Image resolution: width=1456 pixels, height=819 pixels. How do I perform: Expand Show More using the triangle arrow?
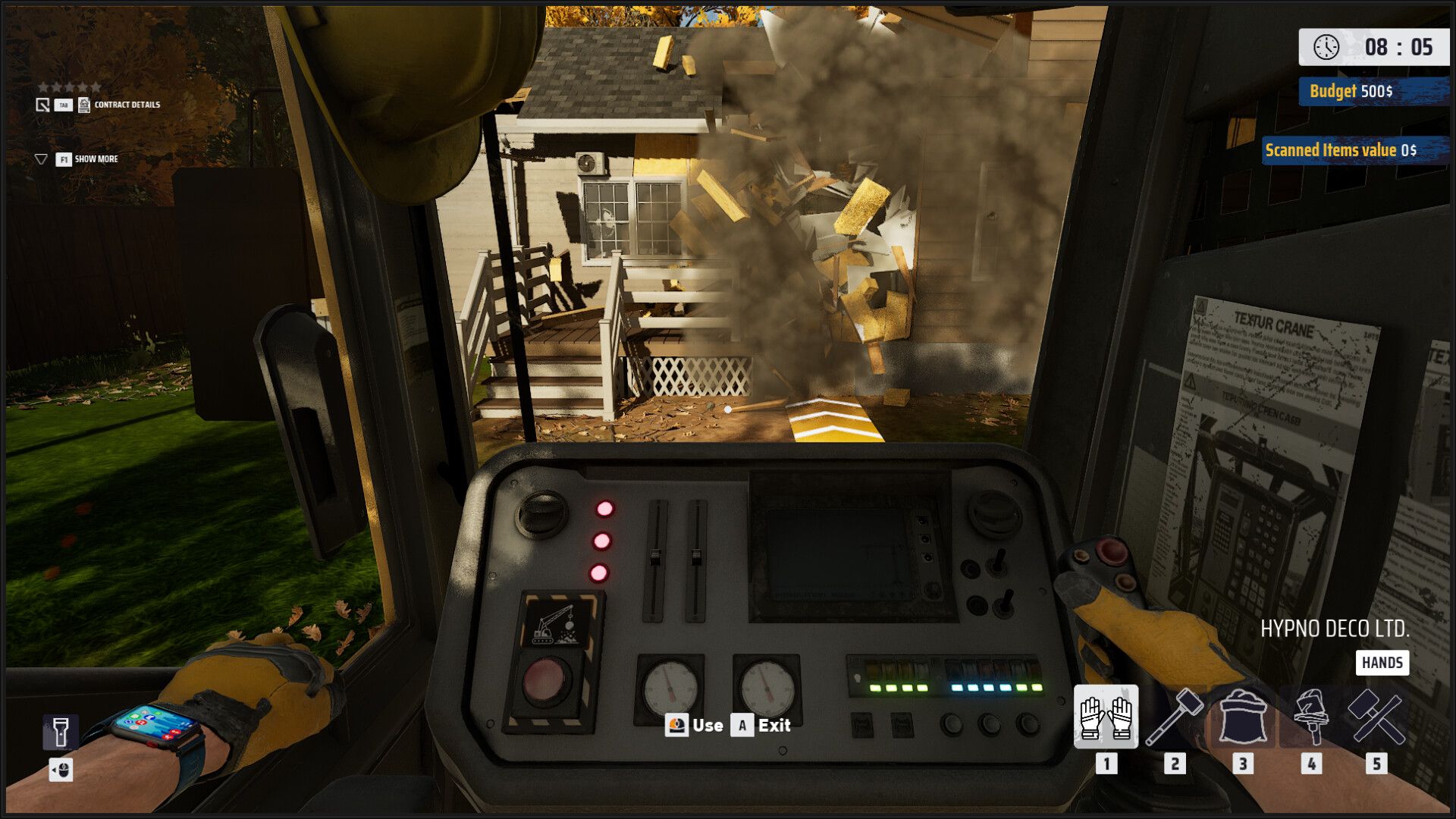click(x=42, y=158)
